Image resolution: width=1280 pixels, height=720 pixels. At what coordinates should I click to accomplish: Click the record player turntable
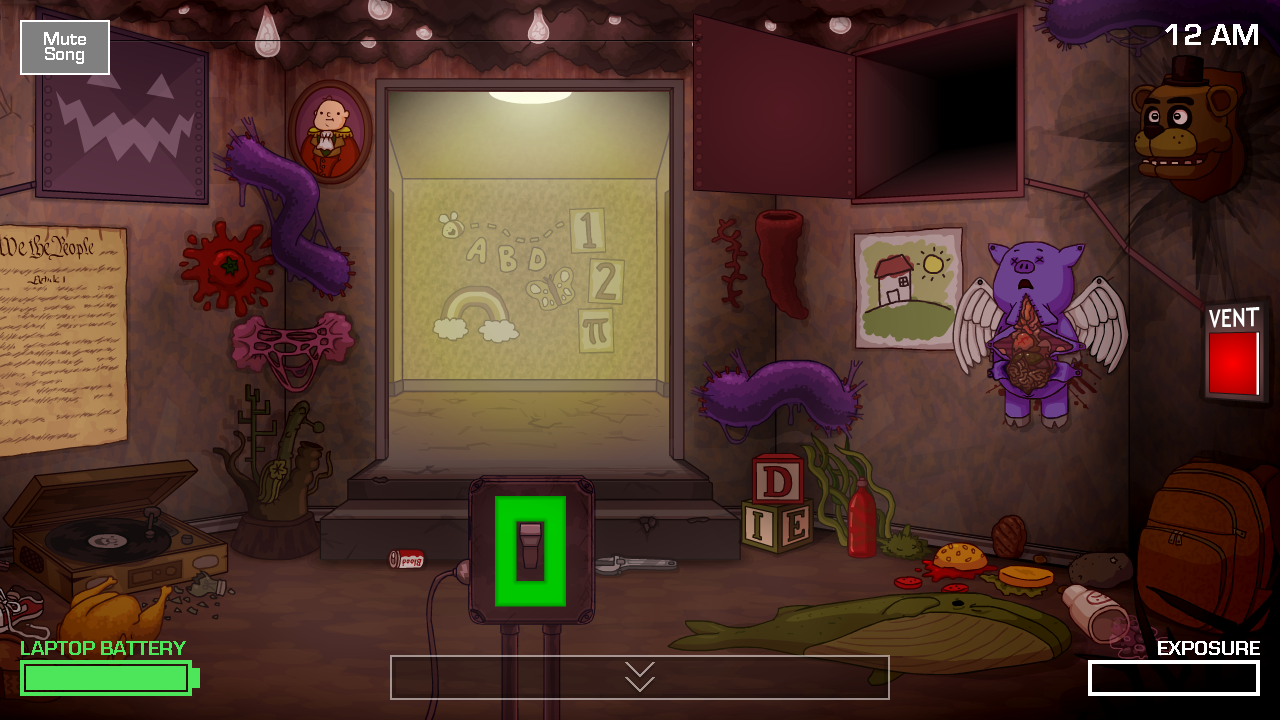[x=105, y=540]
